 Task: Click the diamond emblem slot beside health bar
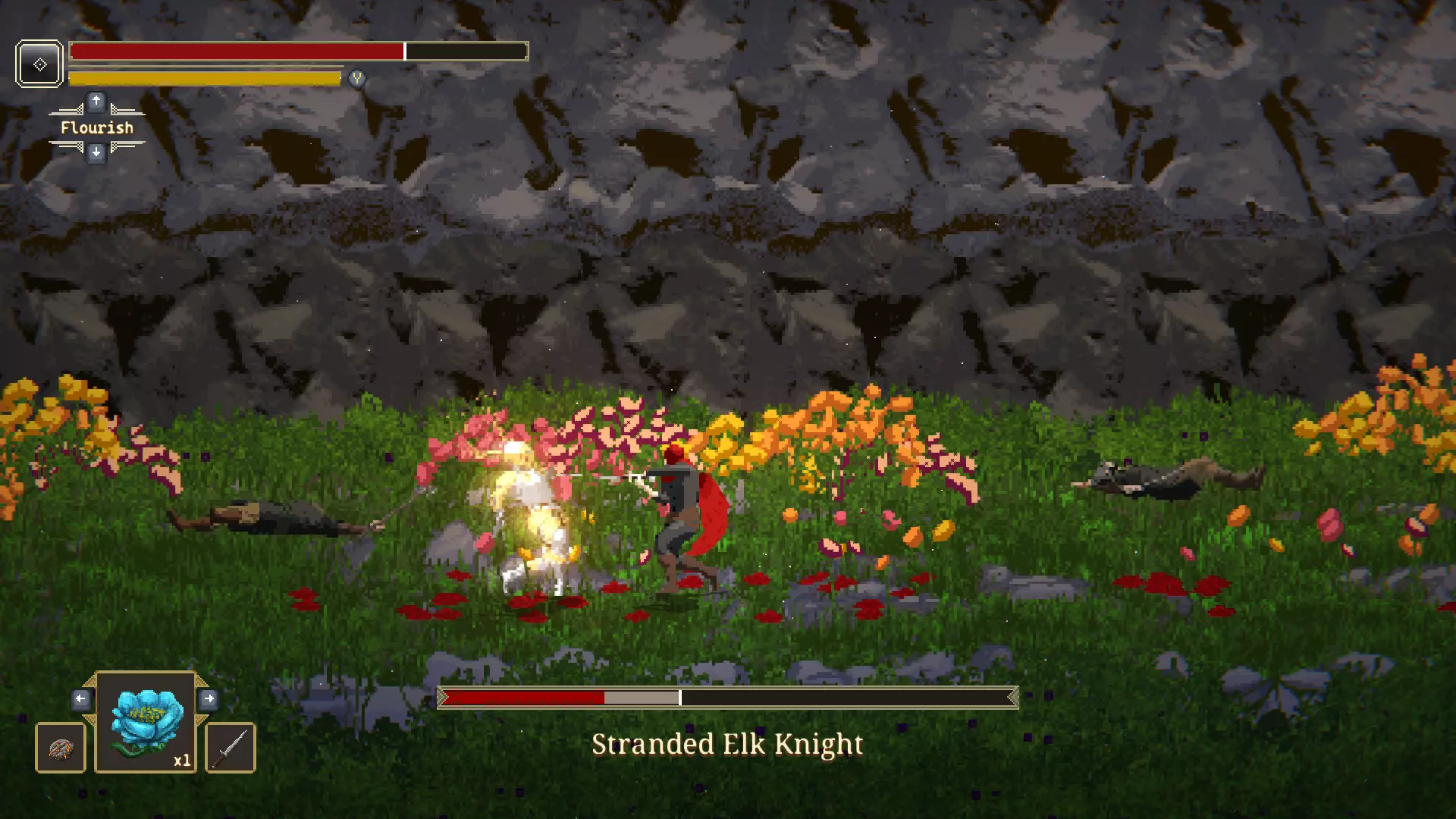coord(39,64)
